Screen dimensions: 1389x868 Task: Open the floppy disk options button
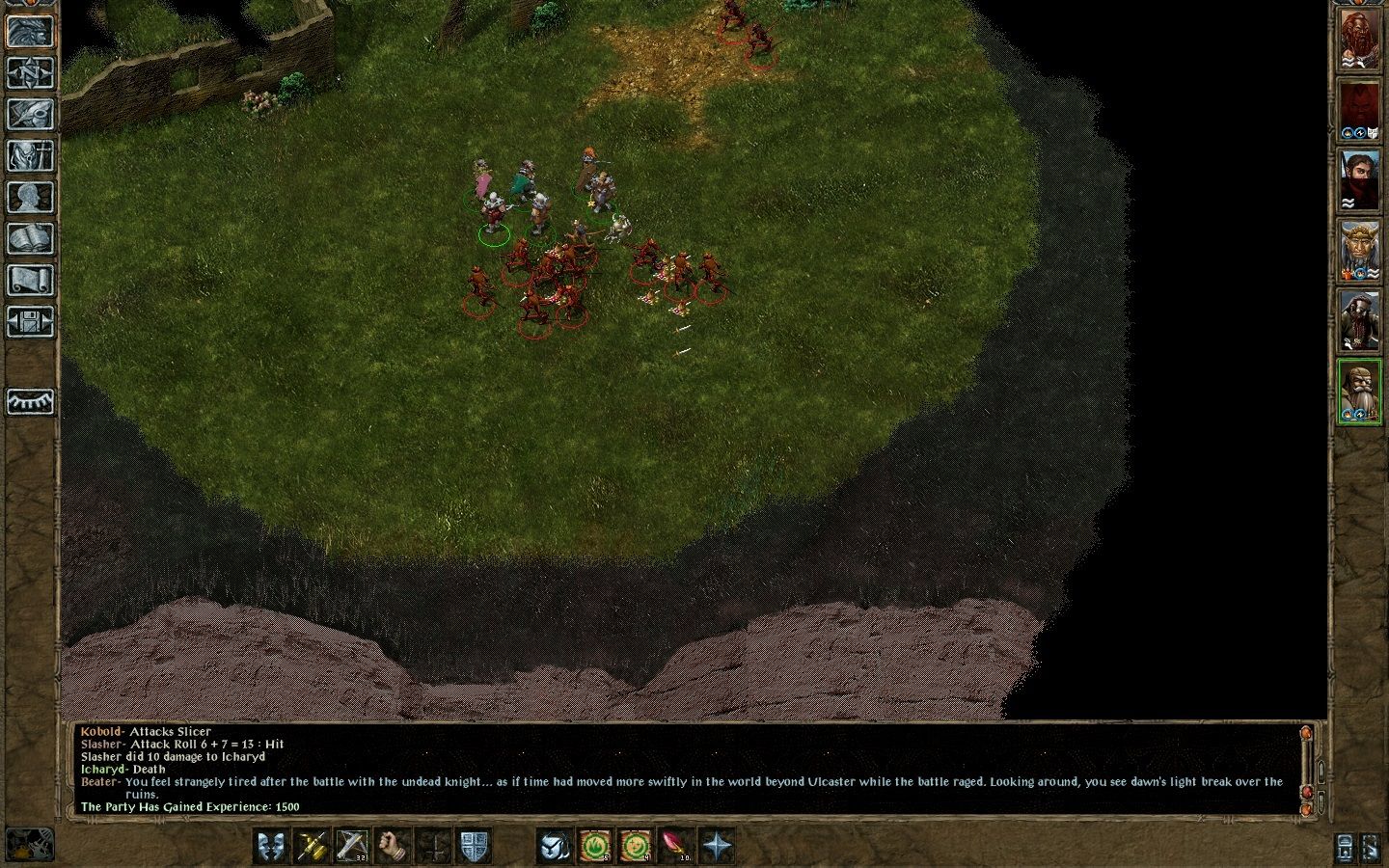tap(30, 321)
